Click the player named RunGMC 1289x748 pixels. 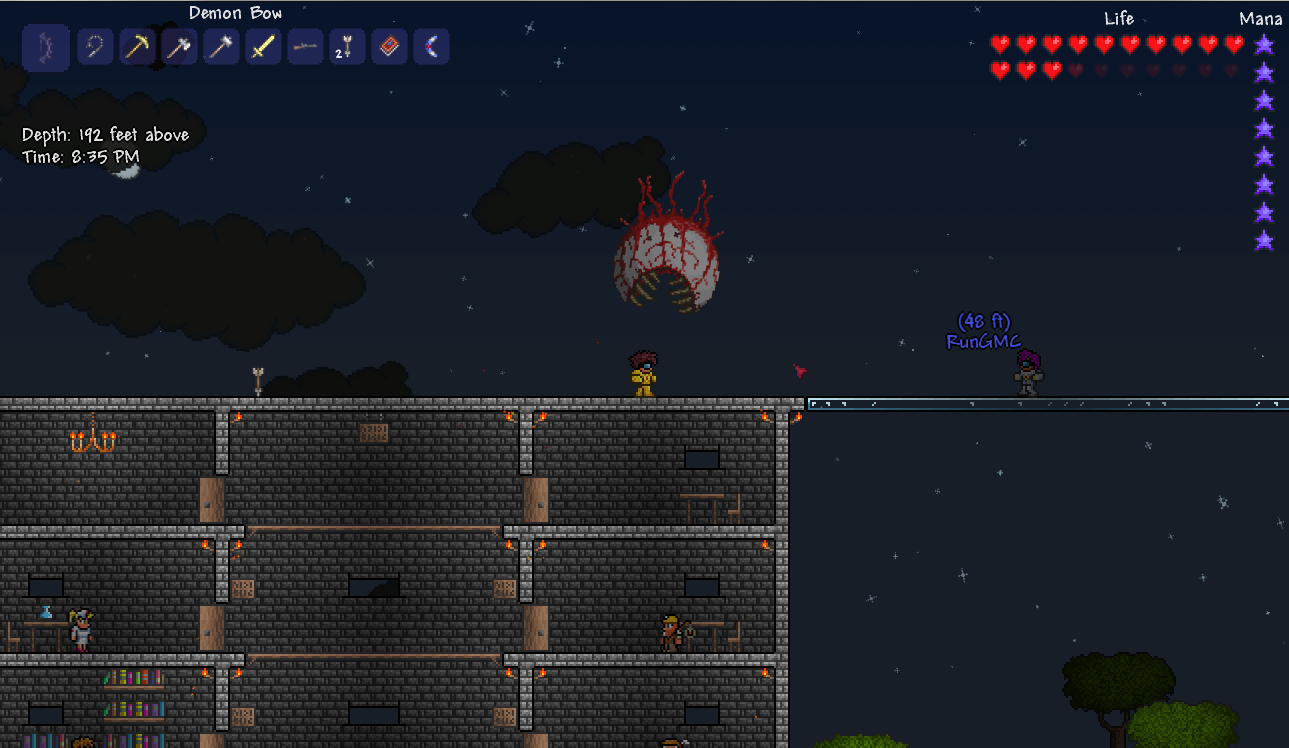click(1028, 372)
